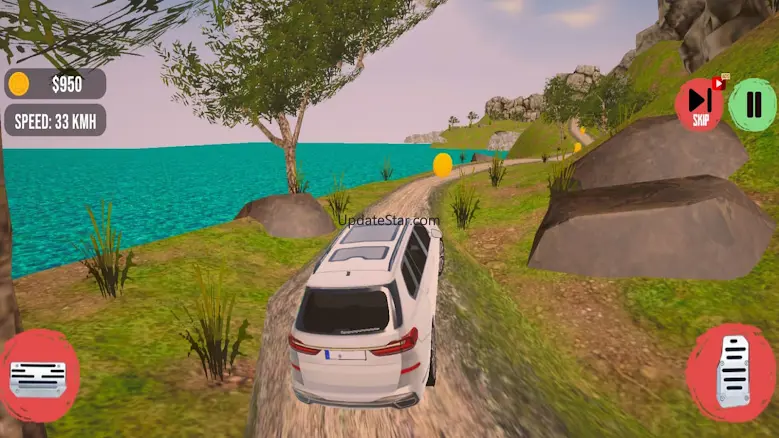The height and width of the screenshot is (438, 779).
Task: Step on the gas pedal button
Action: [x=732, y=372]
